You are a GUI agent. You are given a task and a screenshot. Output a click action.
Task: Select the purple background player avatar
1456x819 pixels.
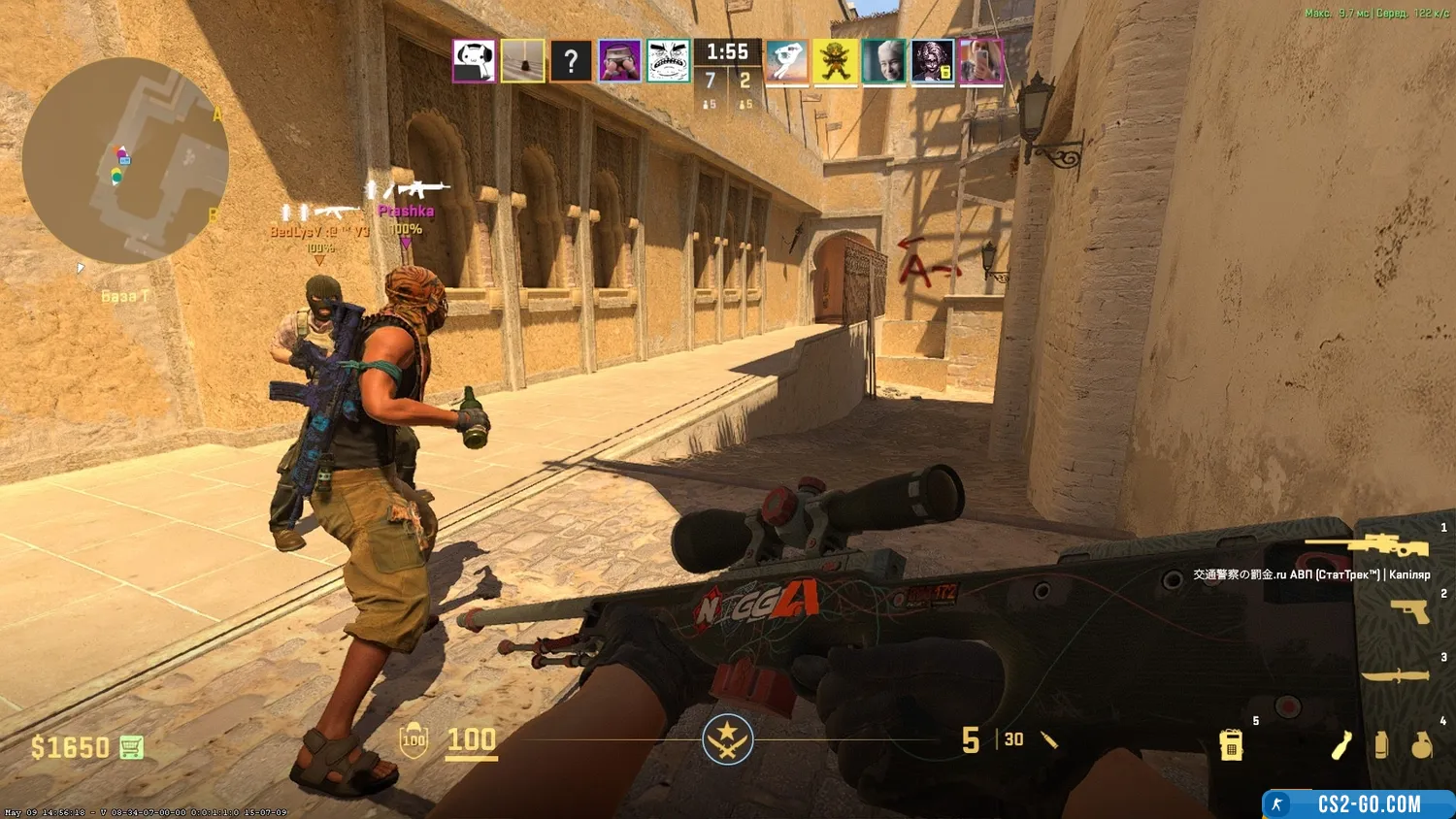(x=619, y=61)
